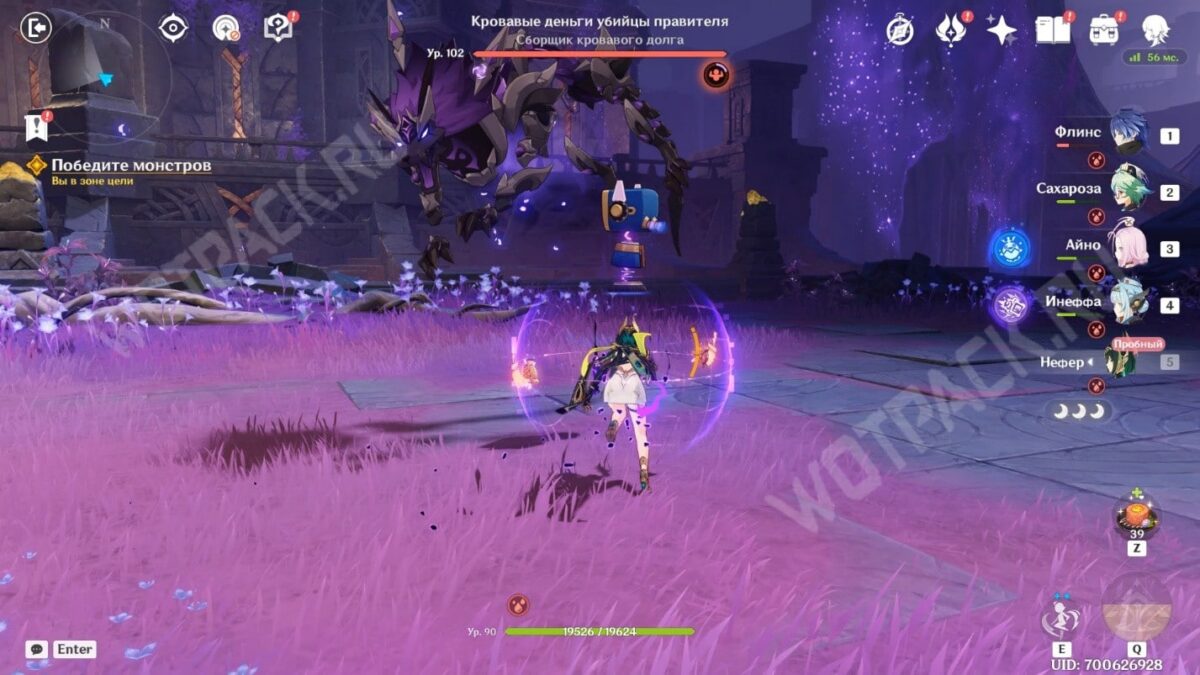Open the backpack inventory
Image resolution: width=1200 pixels, height=675 pixels.
tap(1105, 30)
